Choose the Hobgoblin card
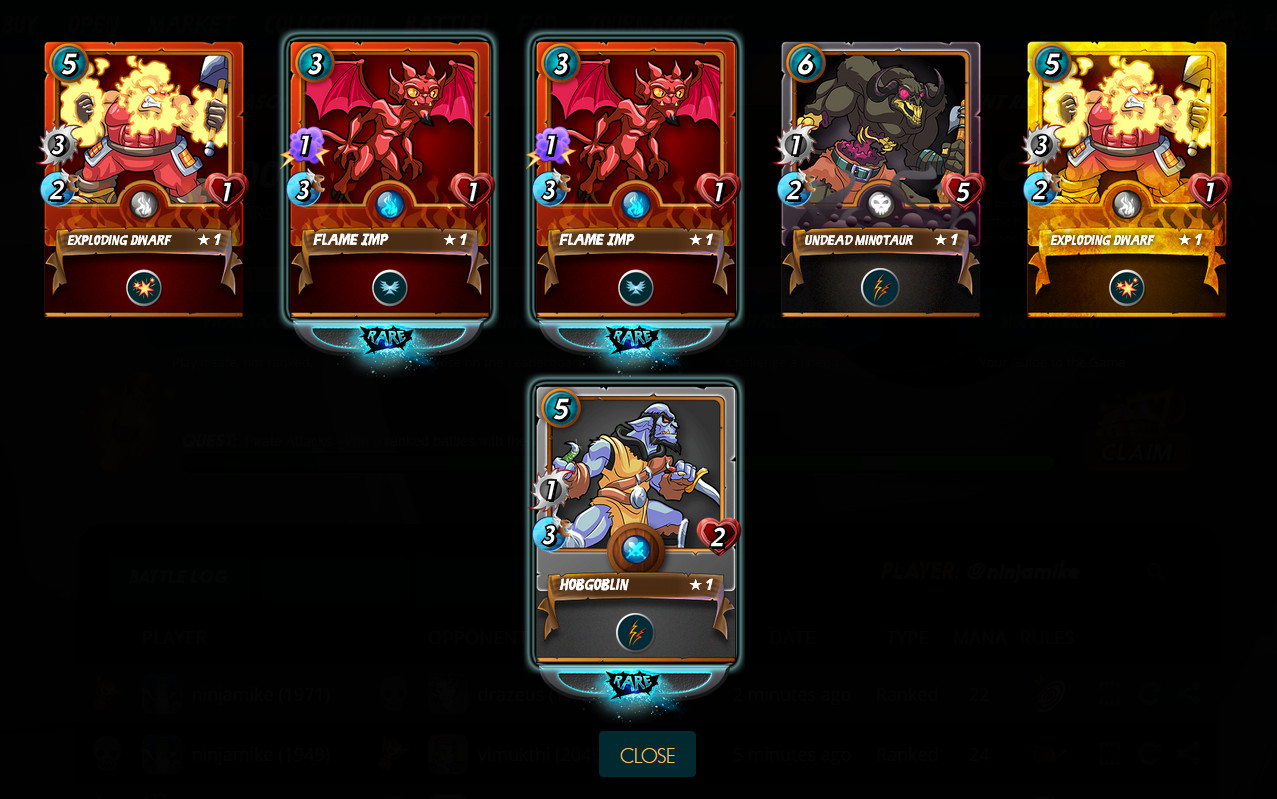 [636, 525]
